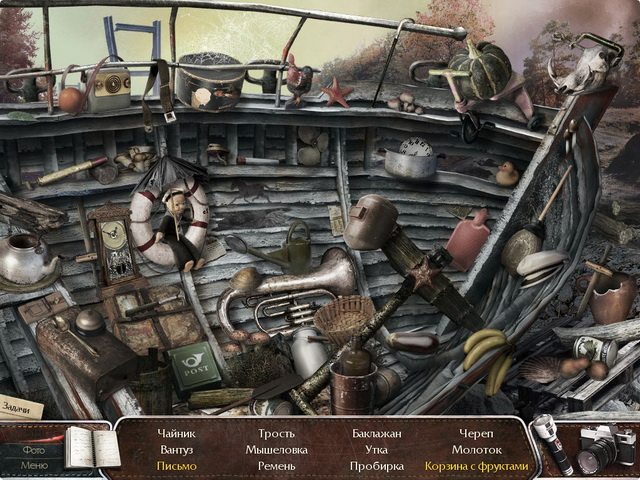Screen dimensions: 640x480
Task: Select Чайник in the item list
Action: point(177,434)
